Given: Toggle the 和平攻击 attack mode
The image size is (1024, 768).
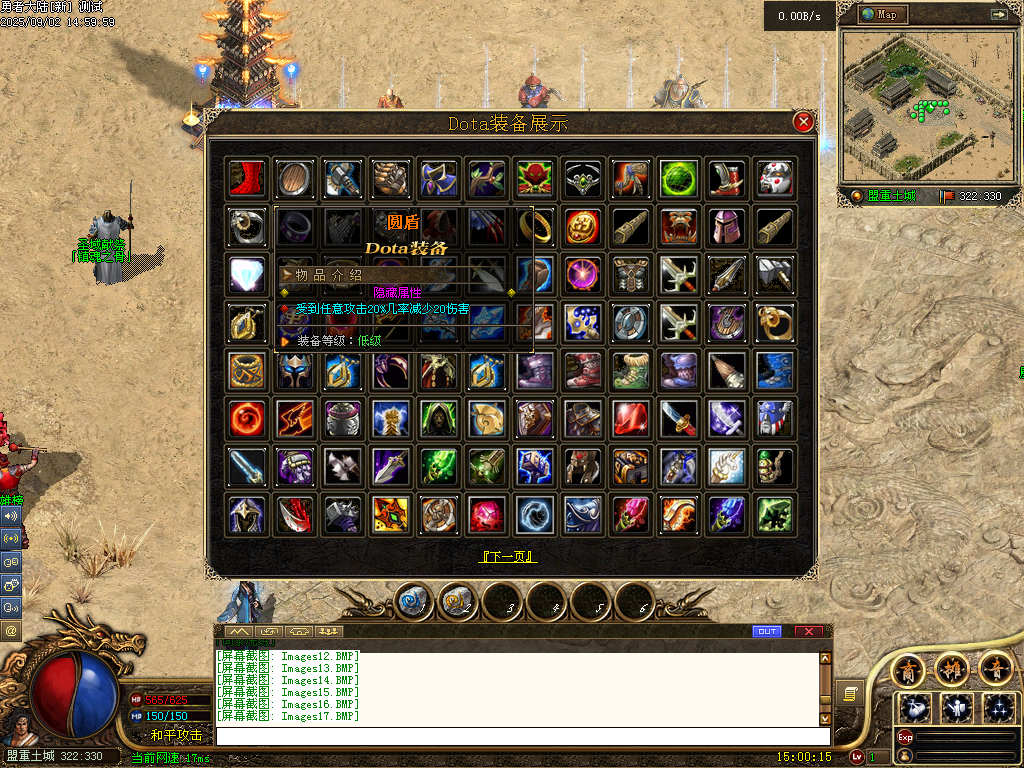Looking at the screenshot, I should (176, 735).
